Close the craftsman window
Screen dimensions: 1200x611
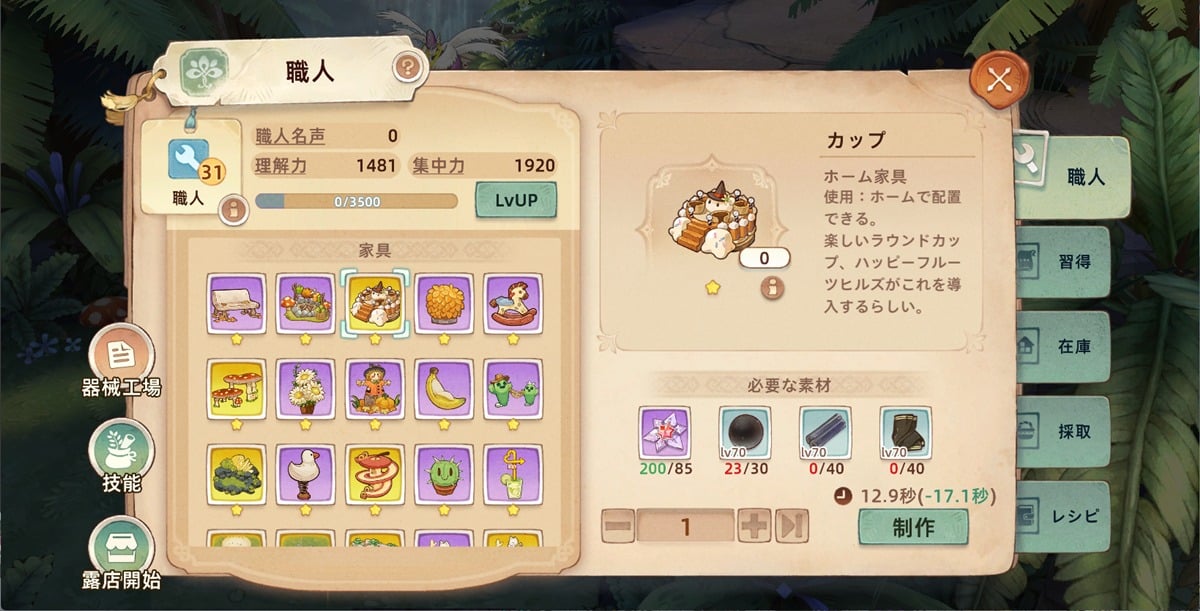pyautogui.click(x=995, y=83)
